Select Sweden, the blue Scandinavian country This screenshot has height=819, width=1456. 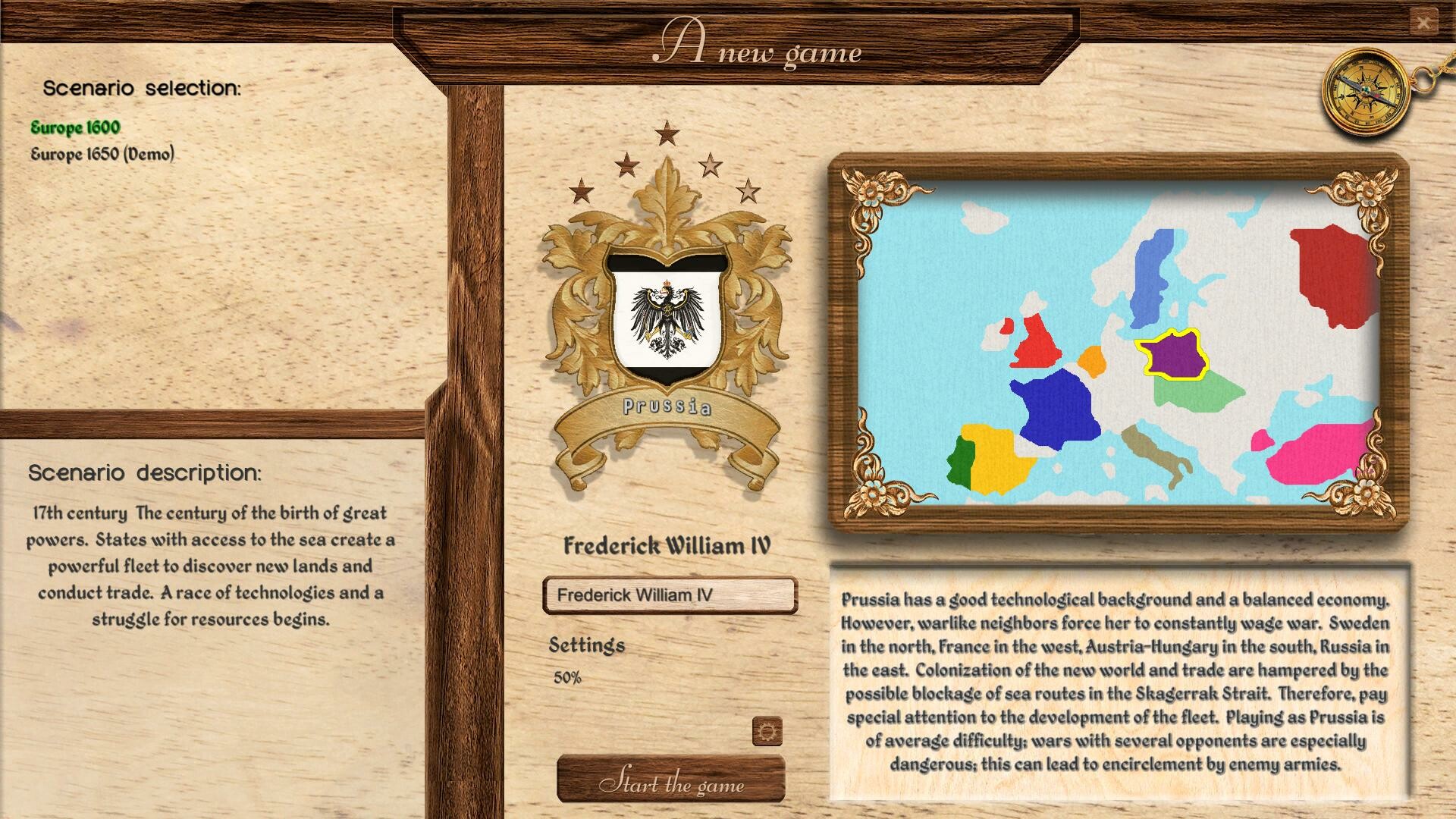(1153, 273)
